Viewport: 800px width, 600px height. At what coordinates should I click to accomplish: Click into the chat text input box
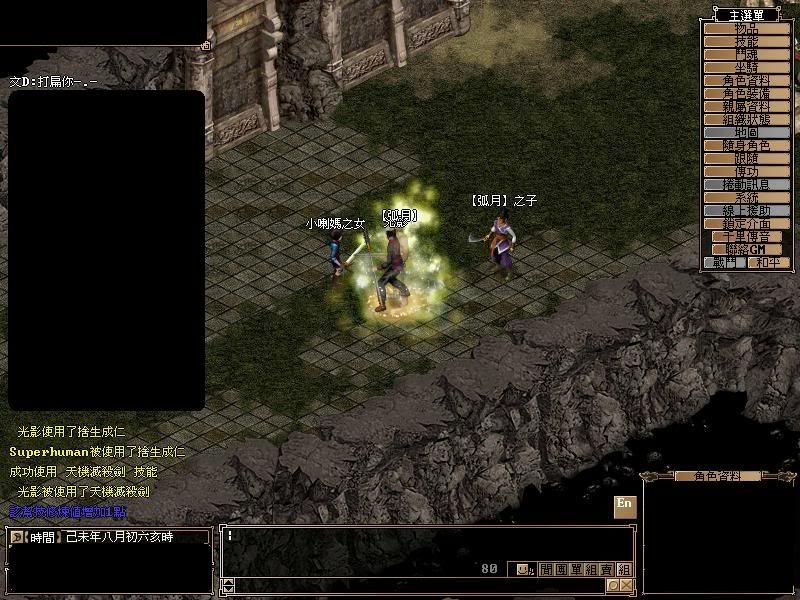click(x=420, y=545)
